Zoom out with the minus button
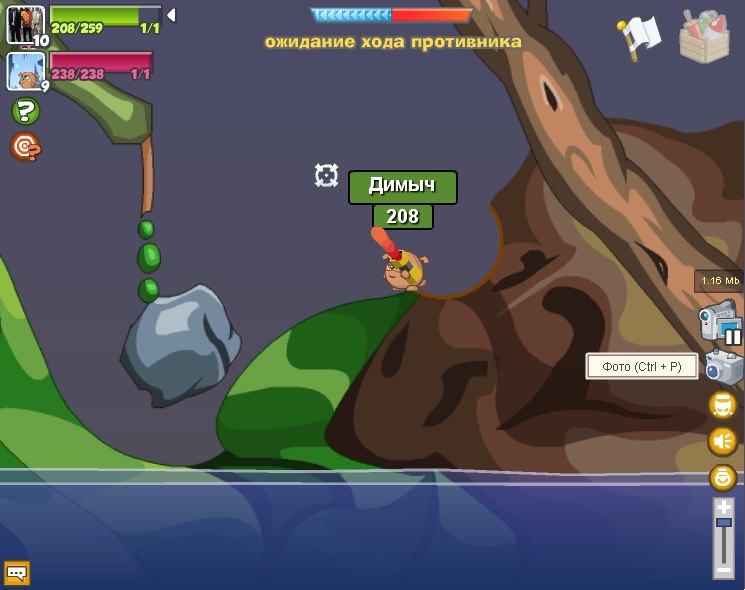Screen dimensions: 745x590 click(x=723, y=570)
